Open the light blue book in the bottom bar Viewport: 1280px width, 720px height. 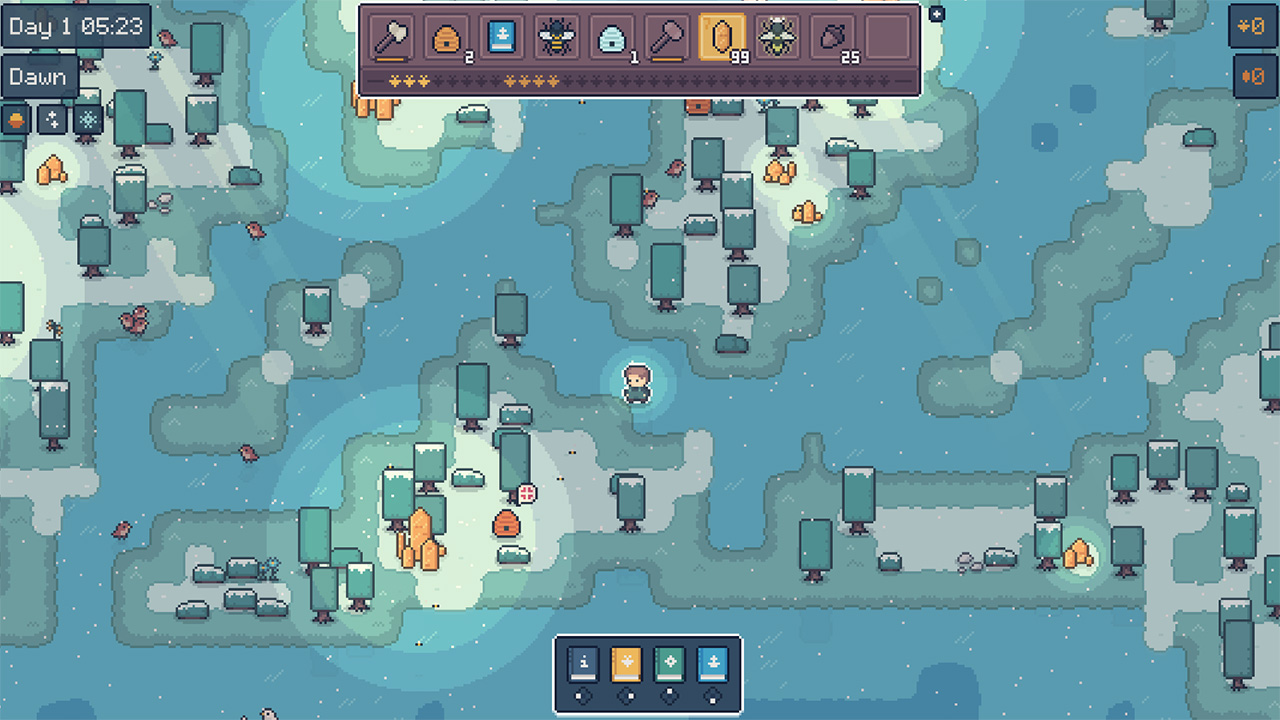point(712,663)
